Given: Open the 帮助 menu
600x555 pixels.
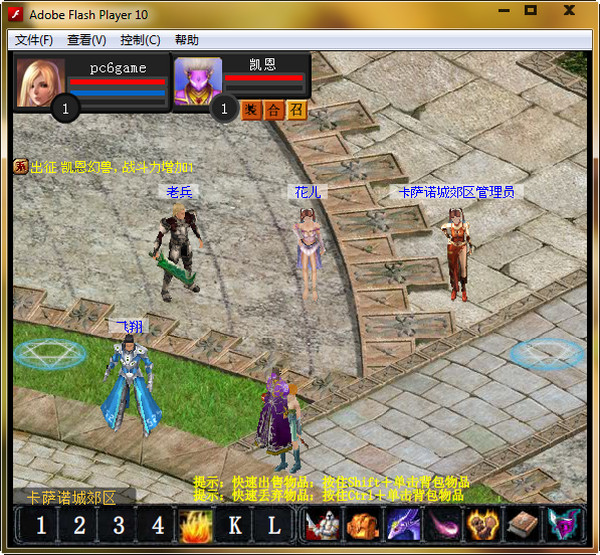Looking at the screenshot, I should tap(186, 40).
